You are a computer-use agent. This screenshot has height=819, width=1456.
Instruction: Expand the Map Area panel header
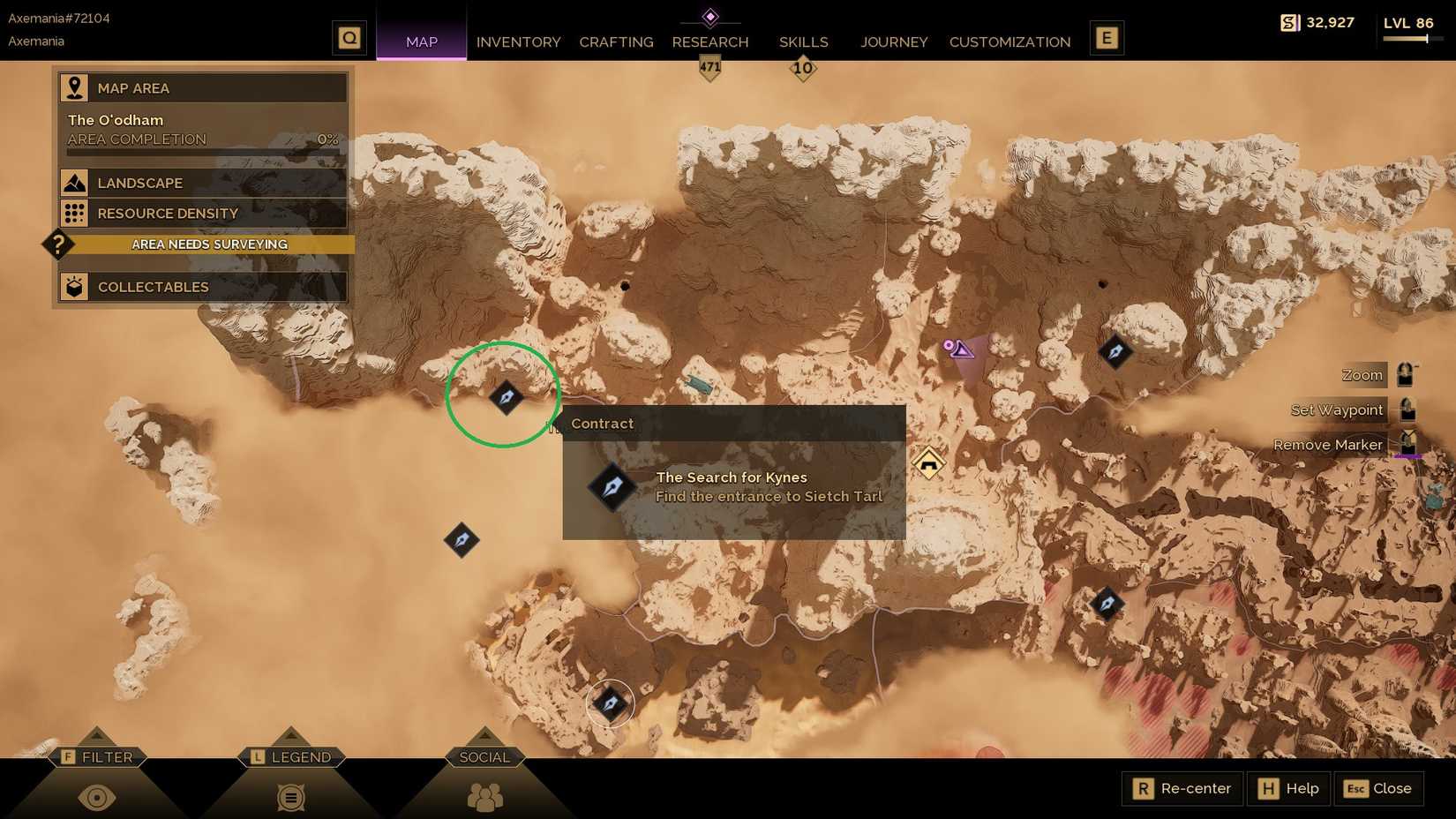coord(202,87)
